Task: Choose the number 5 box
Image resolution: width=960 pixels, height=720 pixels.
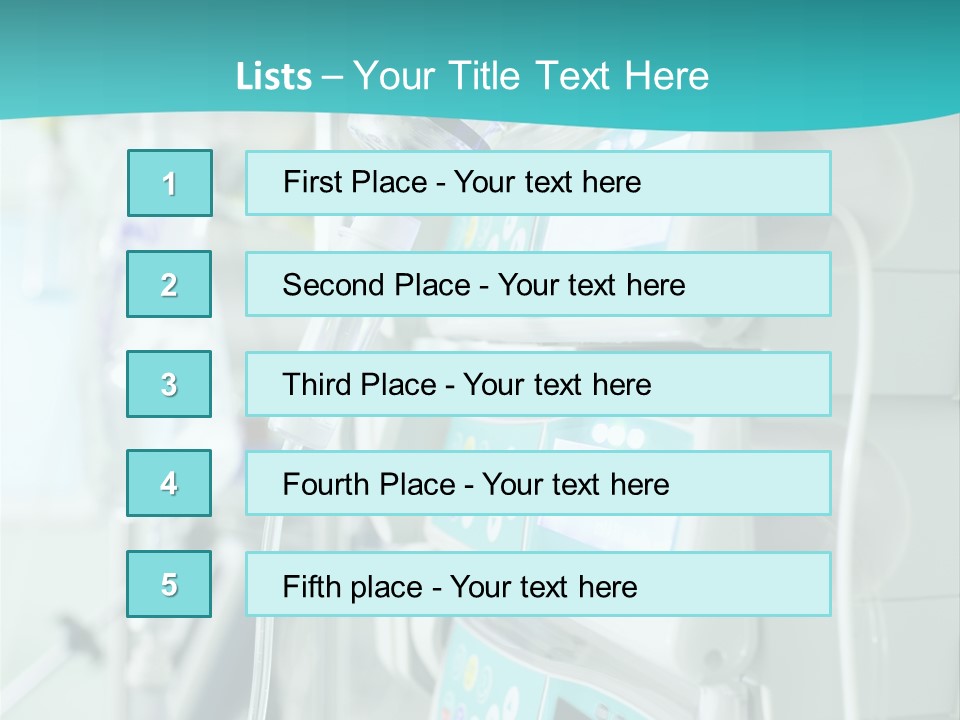Action: tap(169, 584)
